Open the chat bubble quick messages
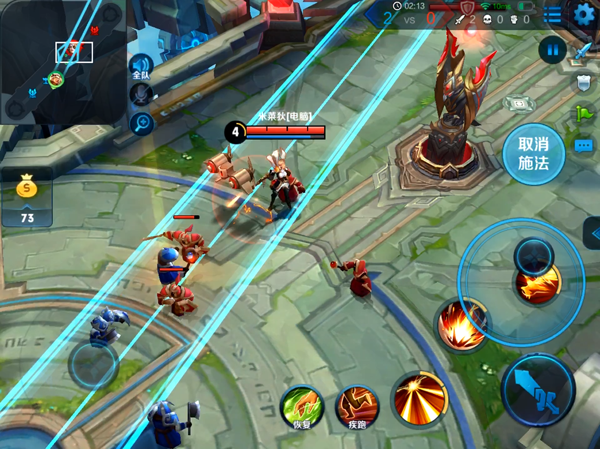 (x=585, y=146)
